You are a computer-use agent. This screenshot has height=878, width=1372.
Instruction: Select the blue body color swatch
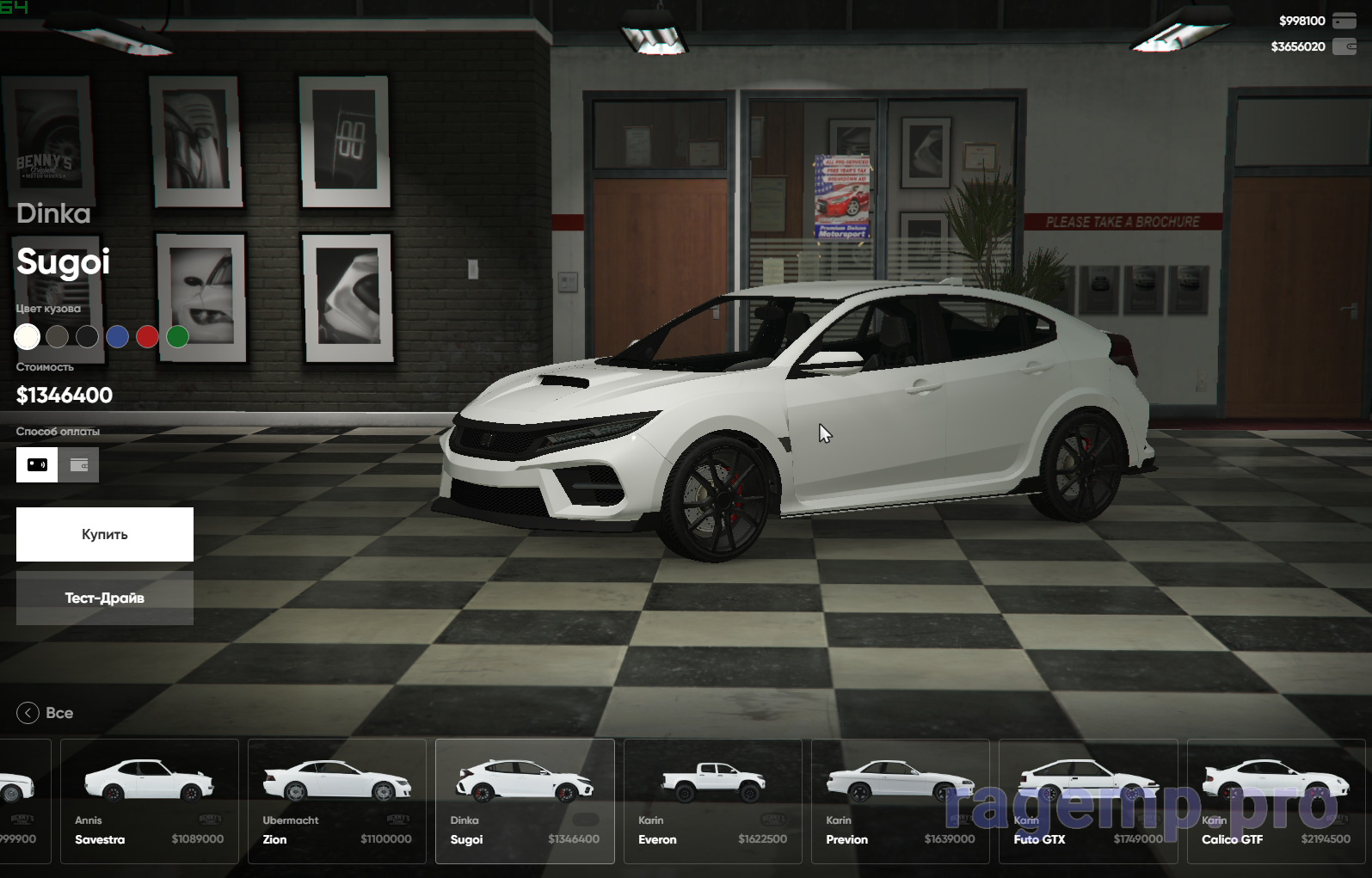click(117, 337)
